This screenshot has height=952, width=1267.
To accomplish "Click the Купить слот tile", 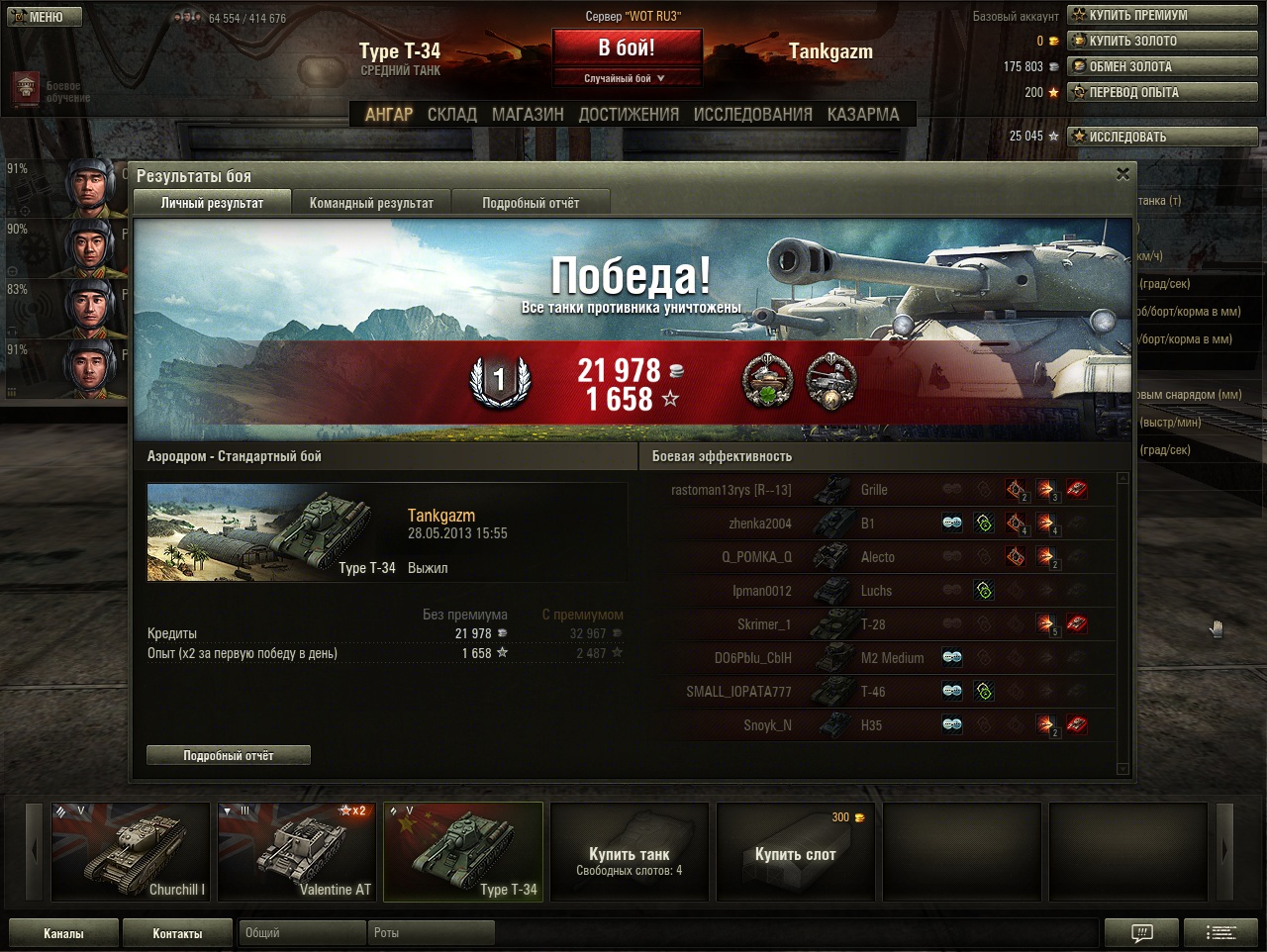I will [796, 851].
